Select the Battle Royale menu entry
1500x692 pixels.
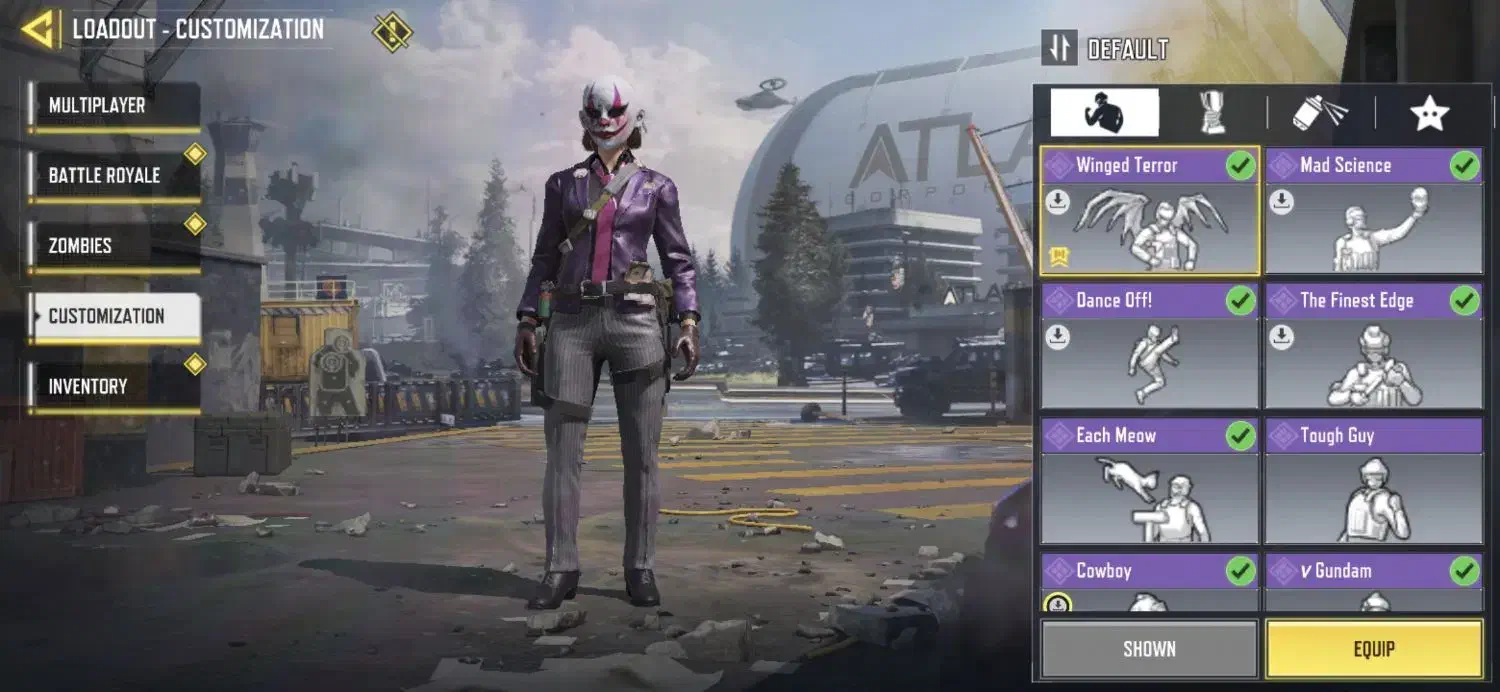pyautogui.click(x=115, y=176)
